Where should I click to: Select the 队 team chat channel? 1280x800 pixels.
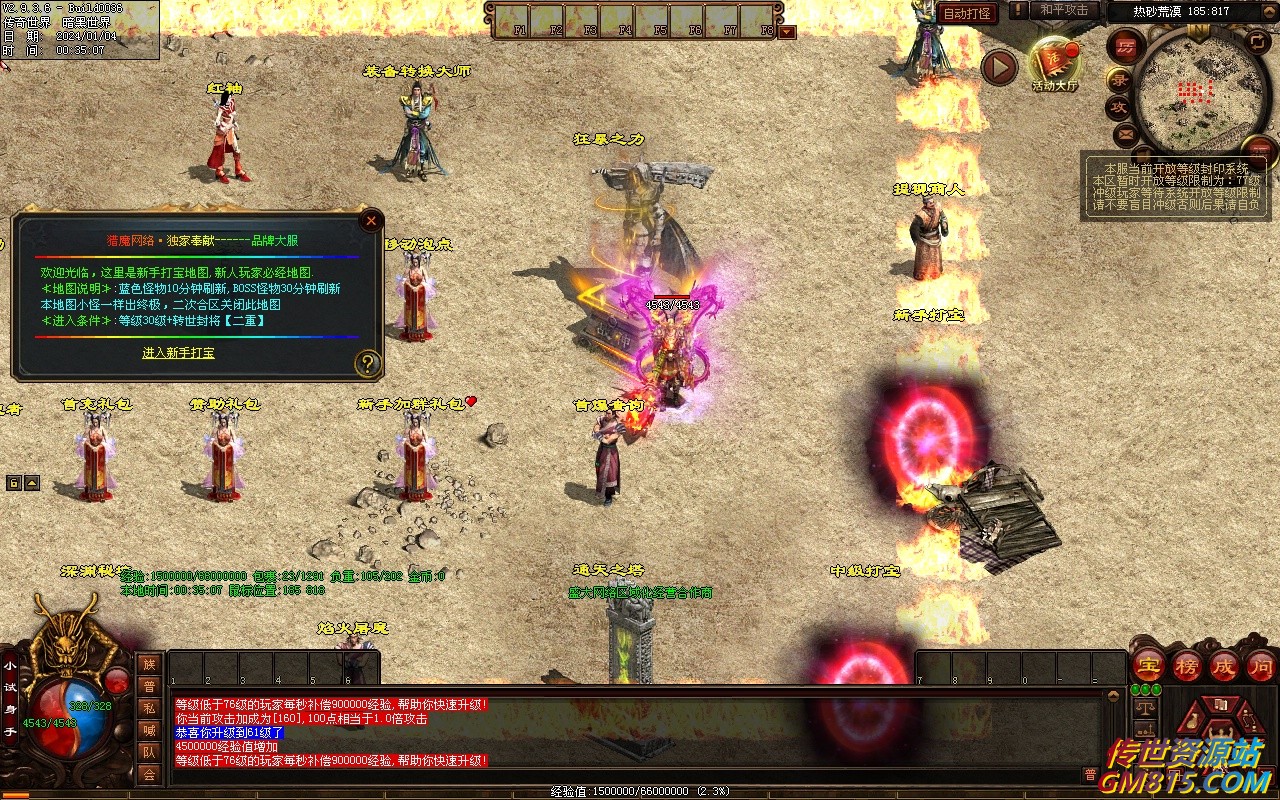pos(149,752)
